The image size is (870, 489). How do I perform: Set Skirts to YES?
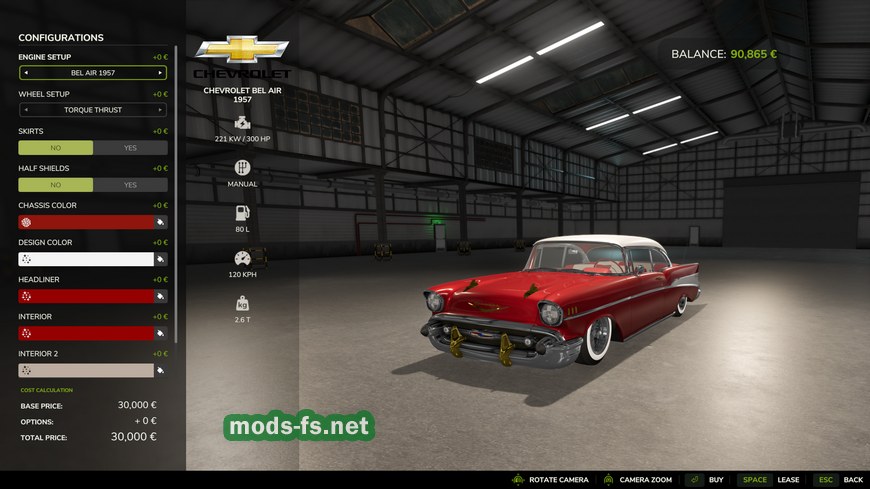pos(130,147)
